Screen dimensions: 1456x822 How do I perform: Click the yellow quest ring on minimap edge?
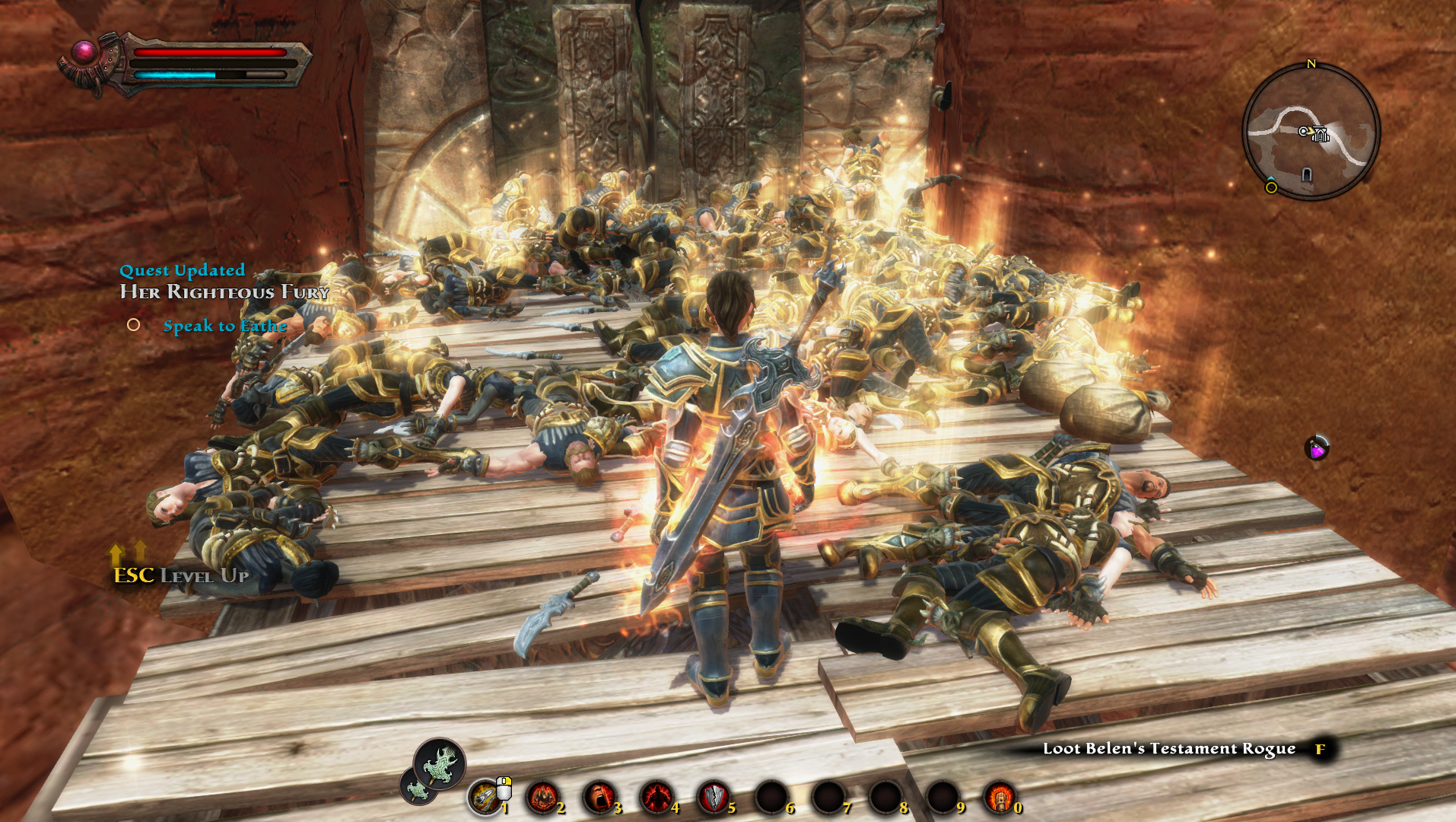click(1271, 187)
